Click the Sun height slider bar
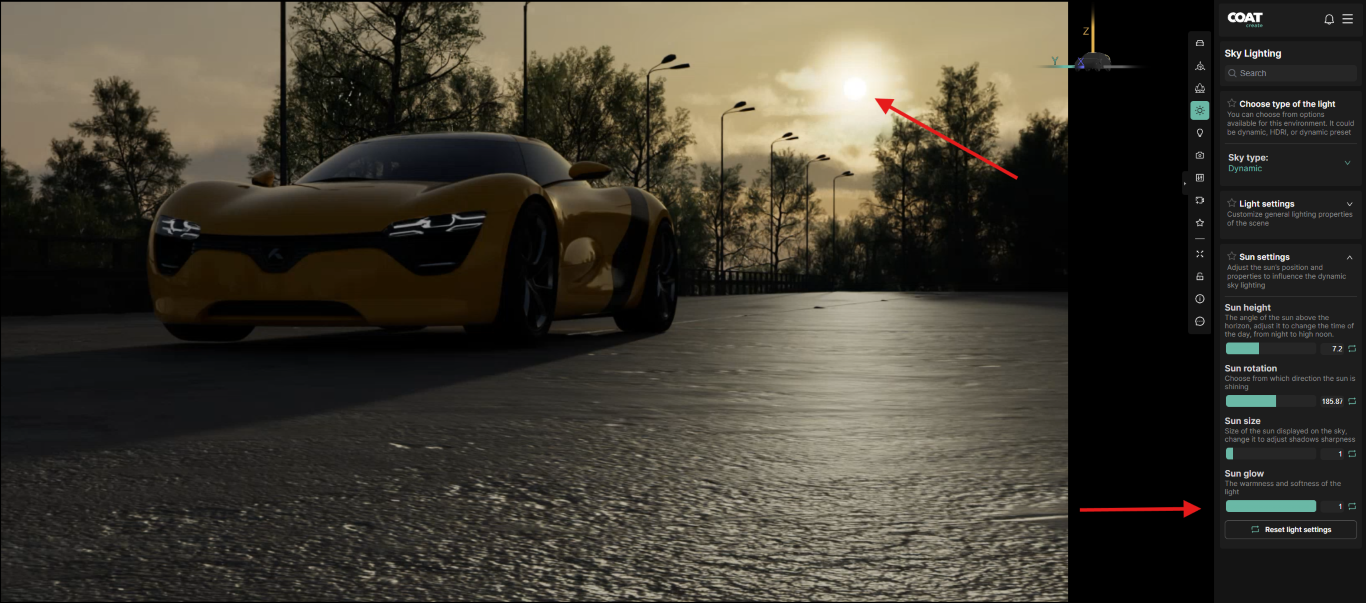This screenshot has width=1366, height=603. [1270, 349]
